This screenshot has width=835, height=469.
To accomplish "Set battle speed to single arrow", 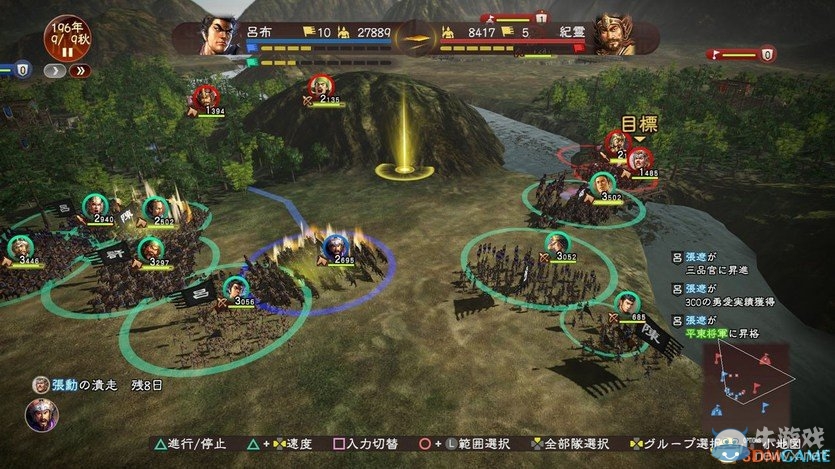I will click(x=57, y=71).
